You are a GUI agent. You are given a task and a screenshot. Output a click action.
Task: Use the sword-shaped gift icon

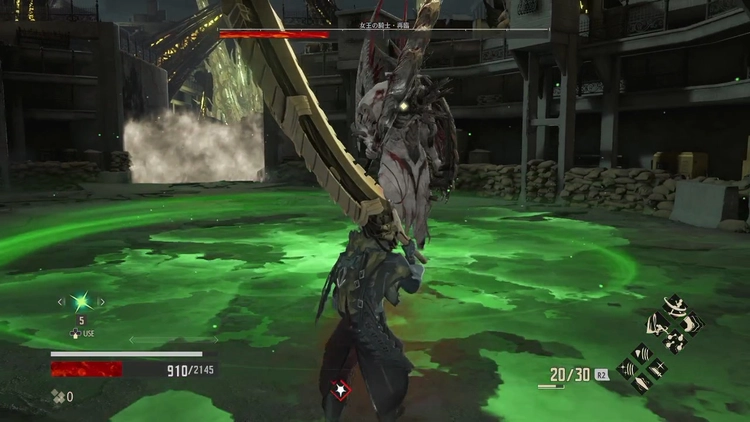coord(658,368)
